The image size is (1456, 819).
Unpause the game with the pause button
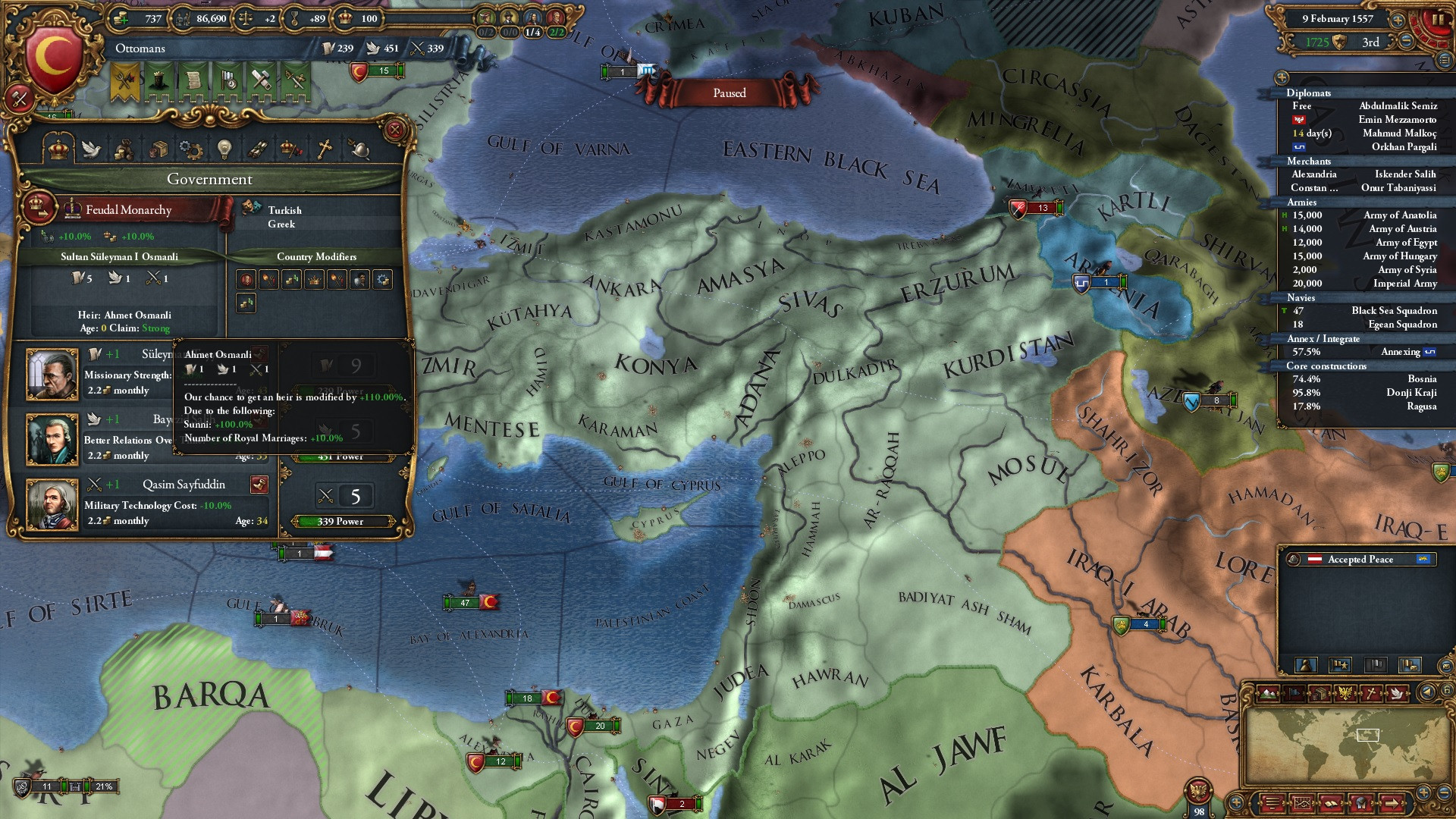point(1439,19)
